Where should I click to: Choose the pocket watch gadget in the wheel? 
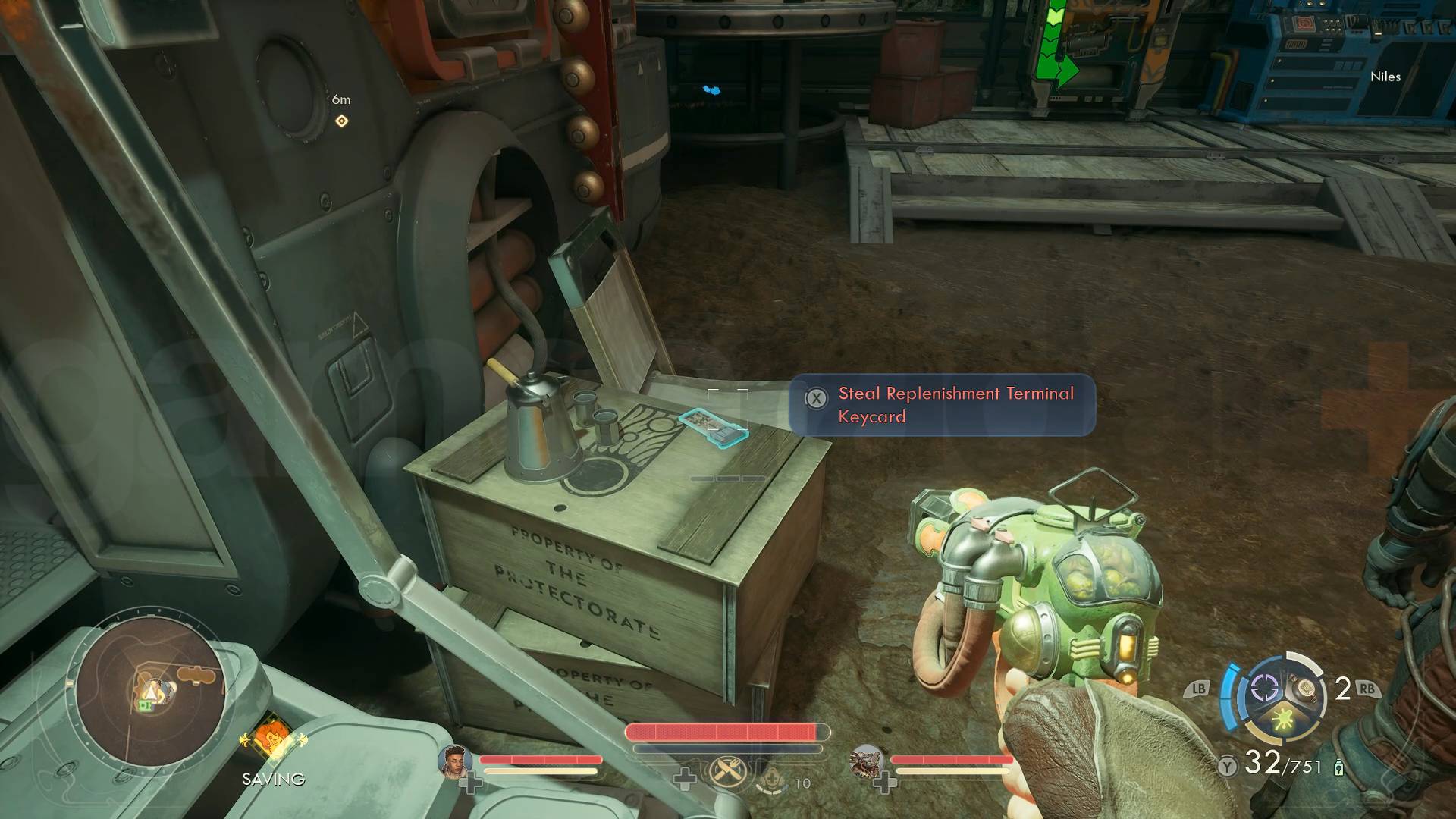1306,689
